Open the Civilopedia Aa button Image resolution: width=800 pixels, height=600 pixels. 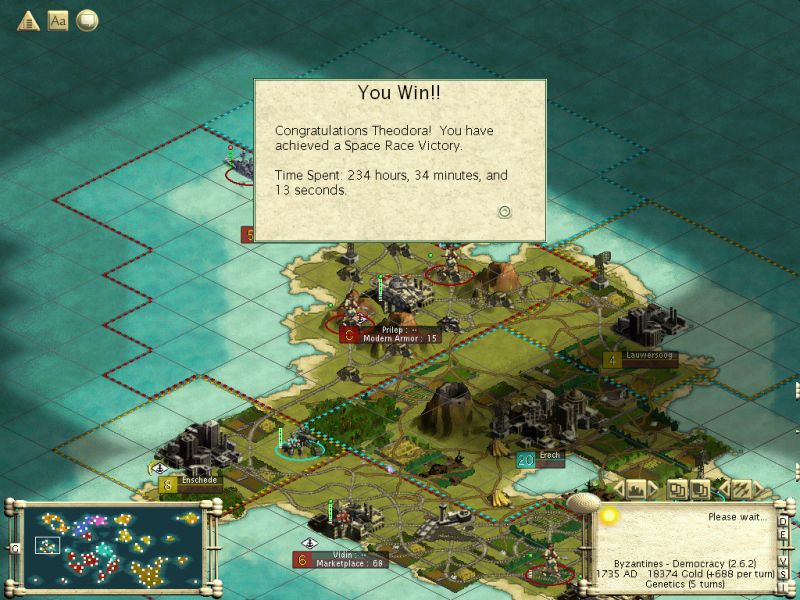pyautogui.click(x=58, y=20)
